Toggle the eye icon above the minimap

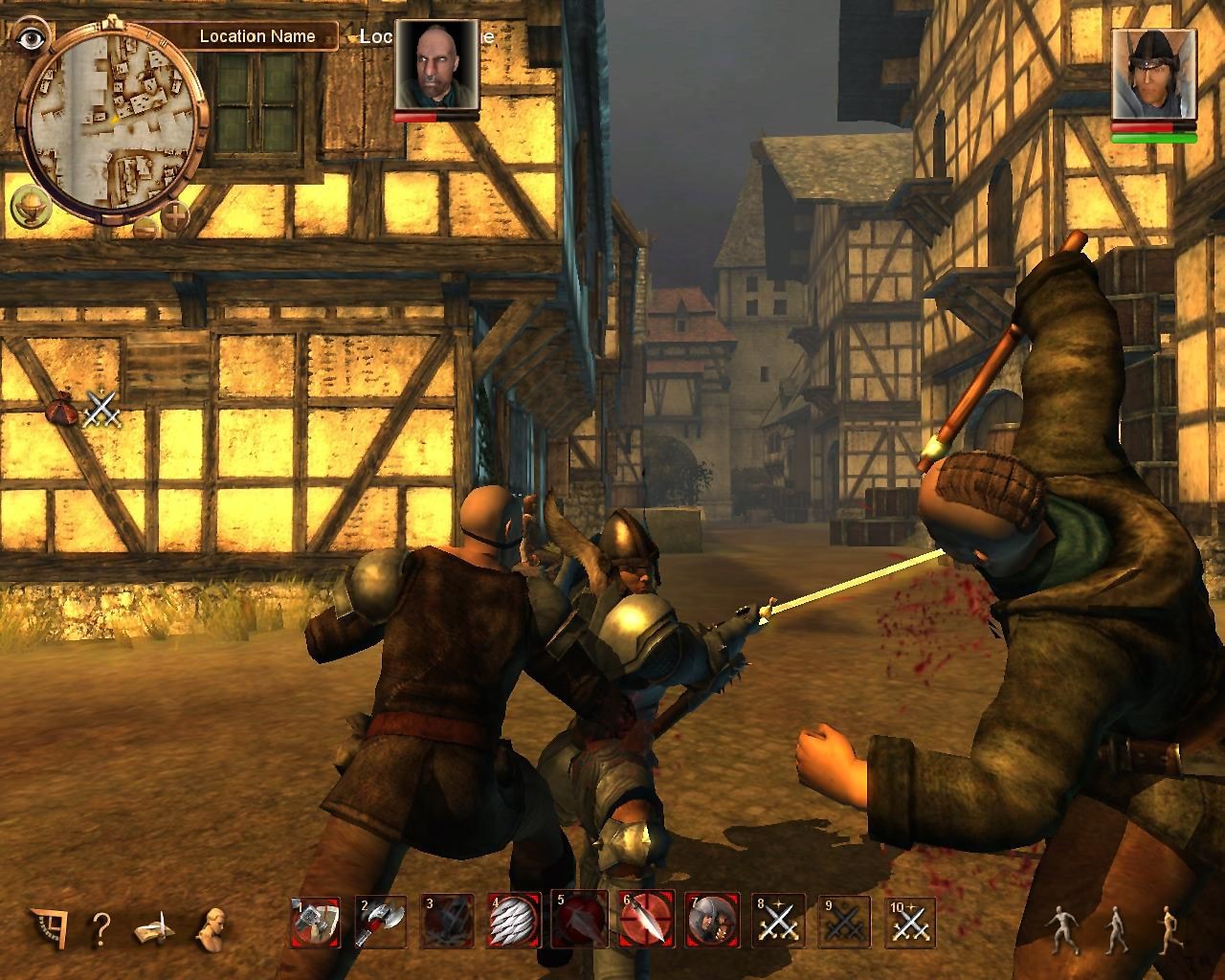pyautogui.click(x=32, y=37)
